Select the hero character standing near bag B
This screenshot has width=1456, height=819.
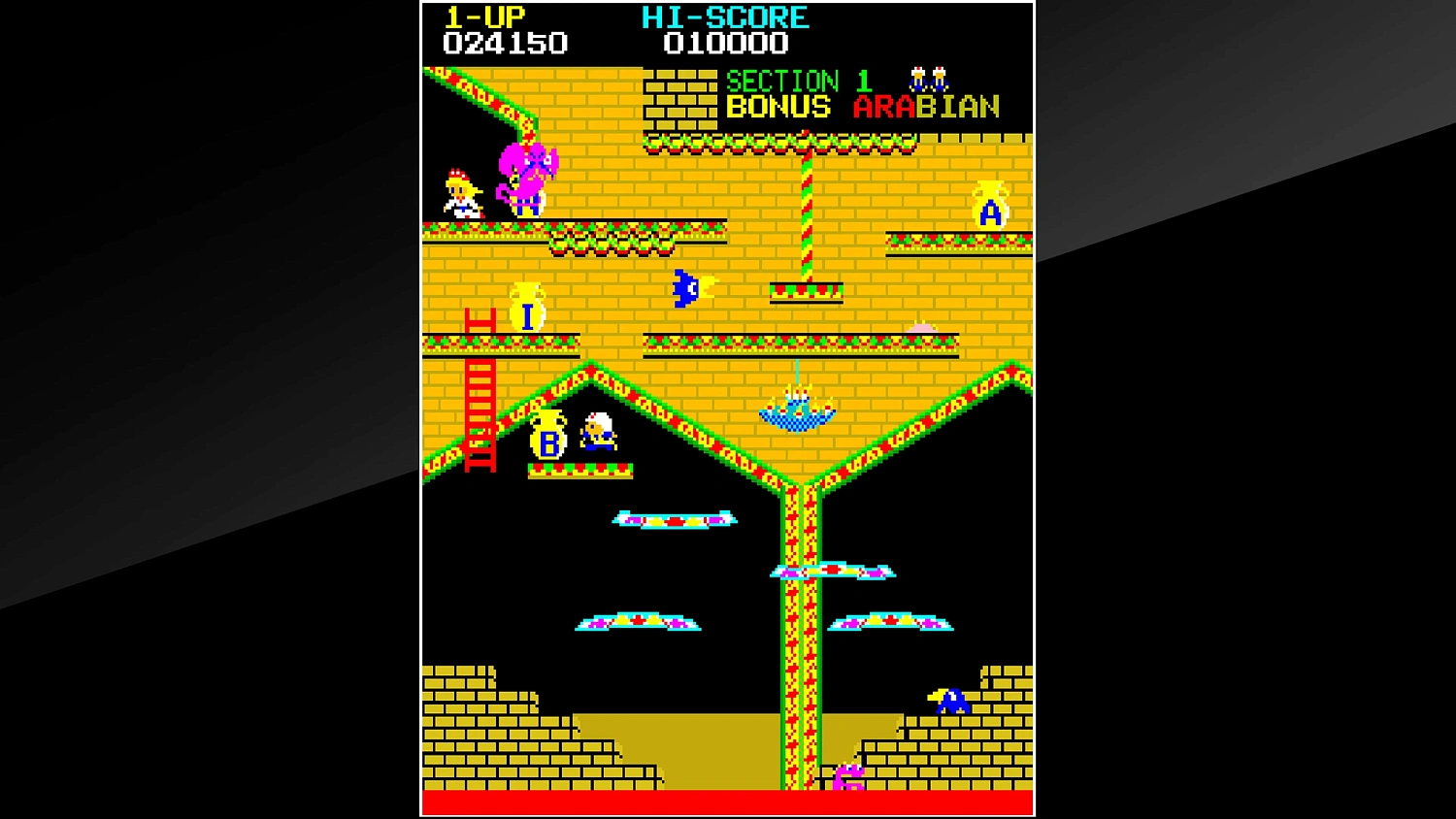pos(599,439)
